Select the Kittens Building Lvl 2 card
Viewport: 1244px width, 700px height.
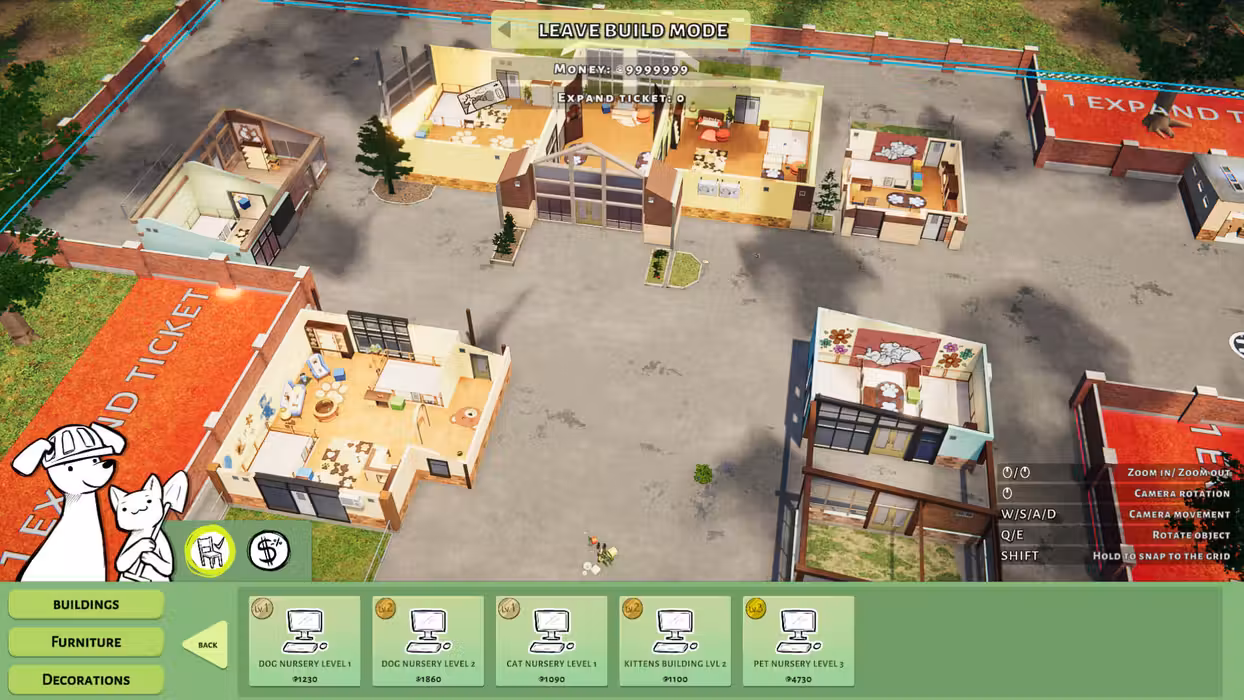675,641
